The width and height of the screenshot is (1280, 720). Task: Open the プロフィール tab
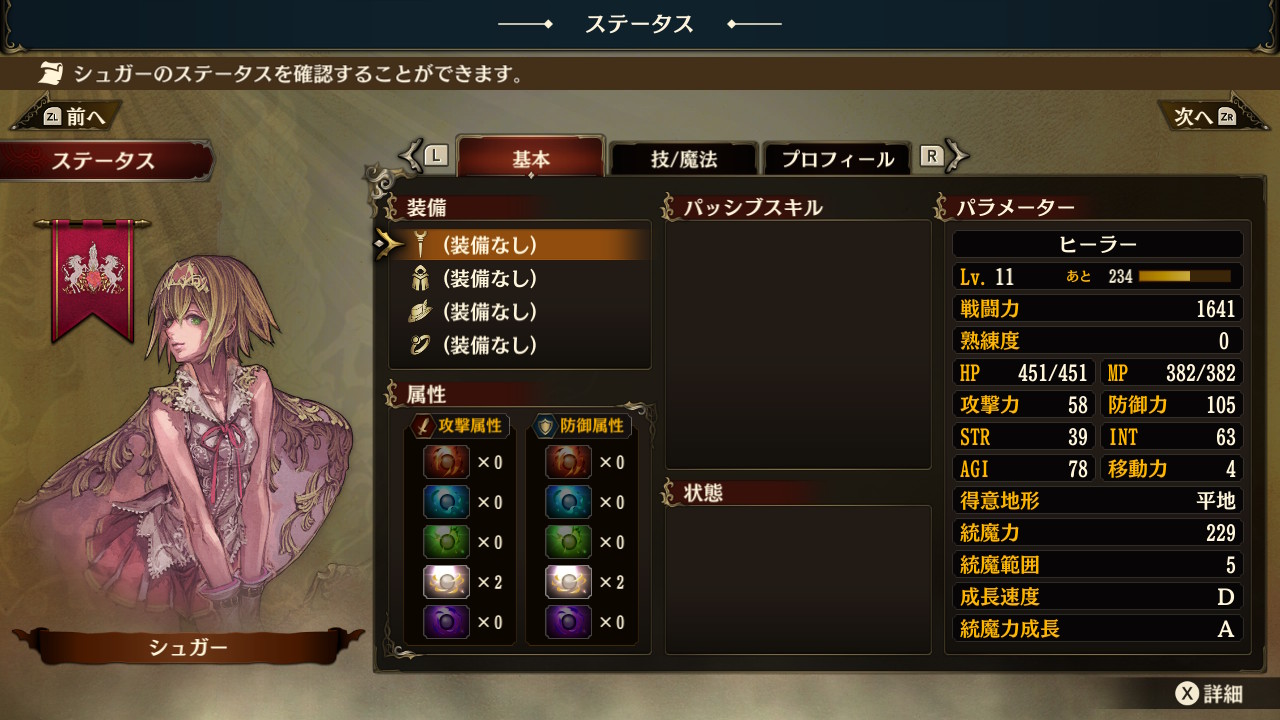point(838,159)
